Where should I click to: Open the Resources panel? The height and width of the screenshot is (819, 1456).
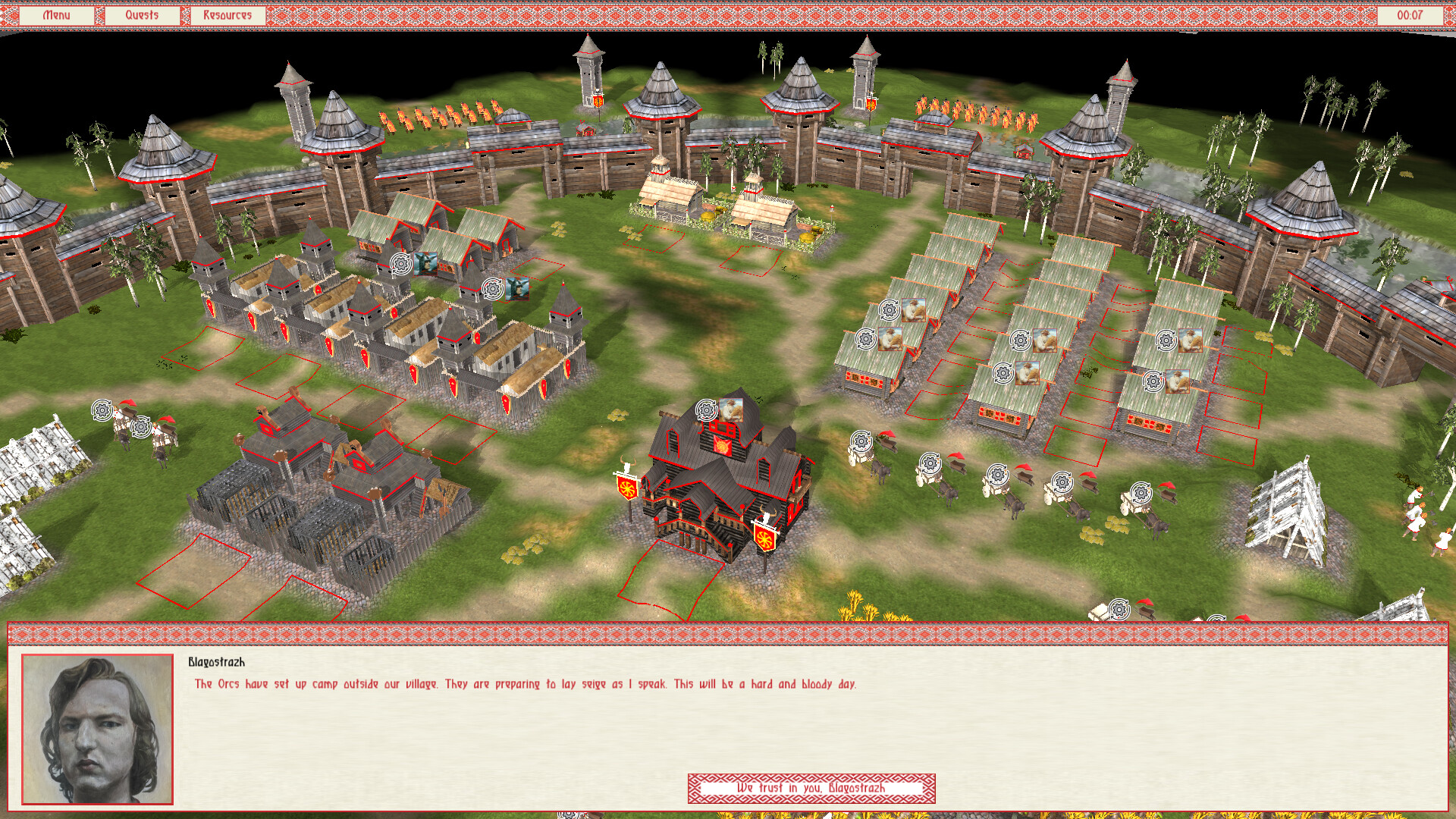pyautogui.click(x=226, y=14)
